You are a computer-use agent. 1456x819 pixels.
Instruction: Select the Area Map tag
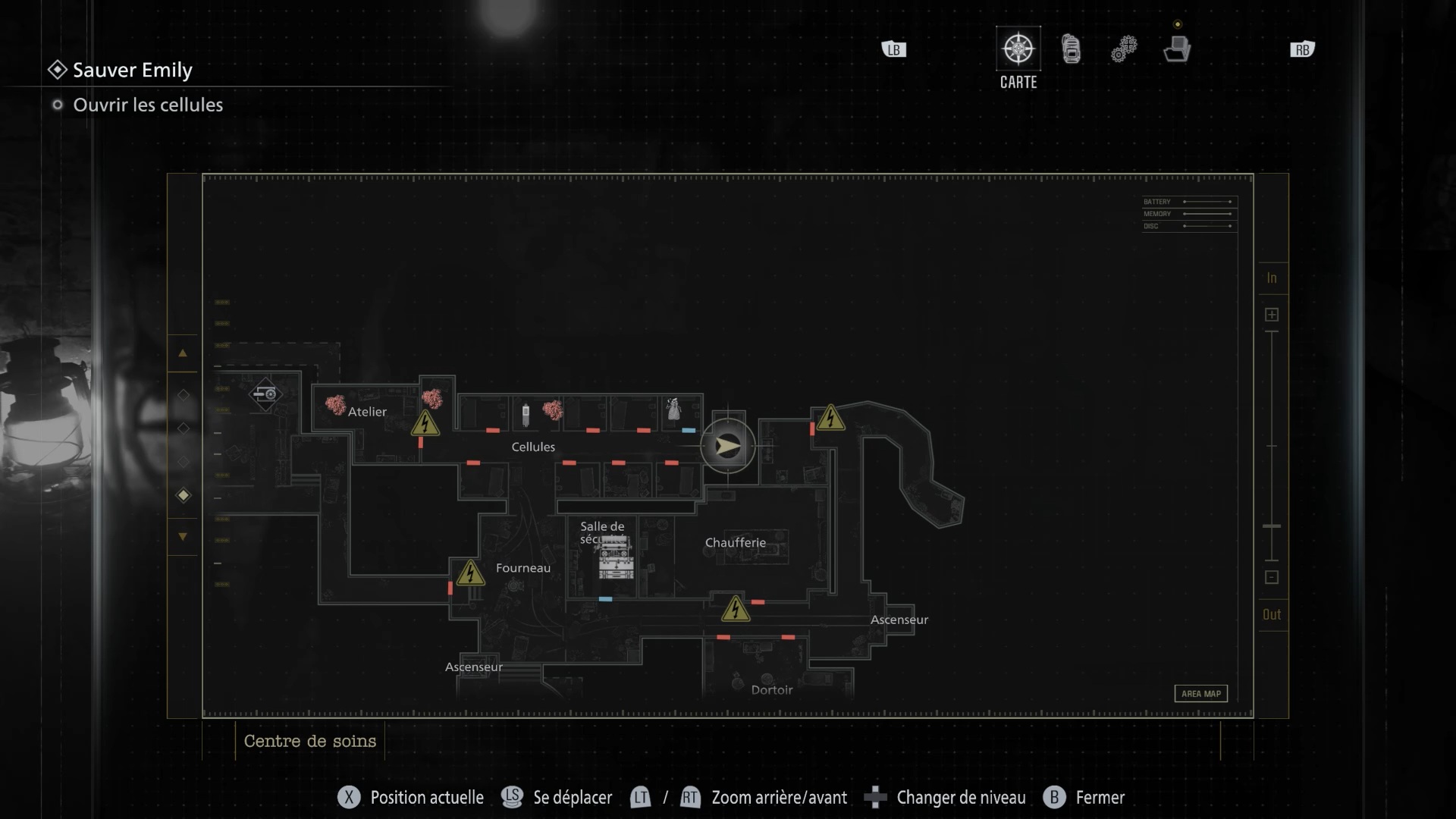point(1200,694)
